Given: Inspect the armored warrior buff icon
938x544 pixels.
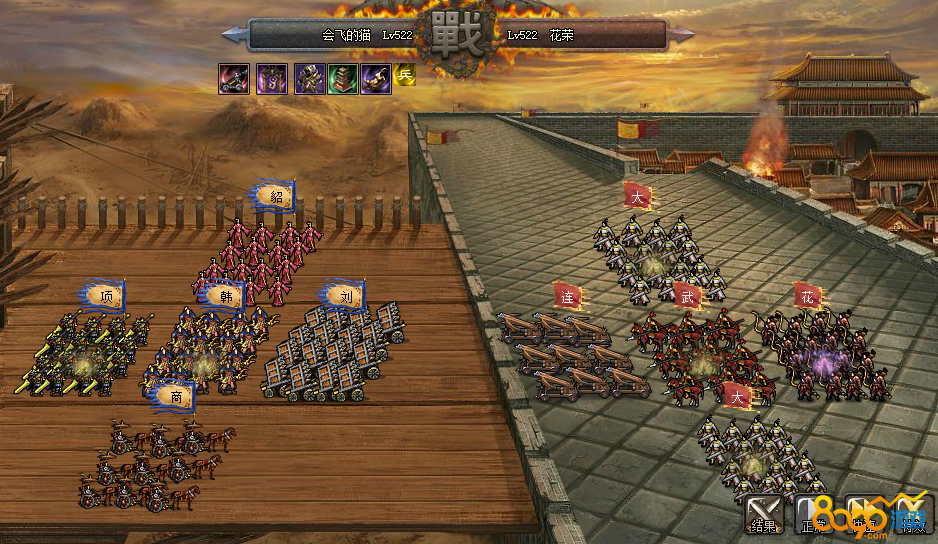Looking at the screenshot, I should [308, 78].
